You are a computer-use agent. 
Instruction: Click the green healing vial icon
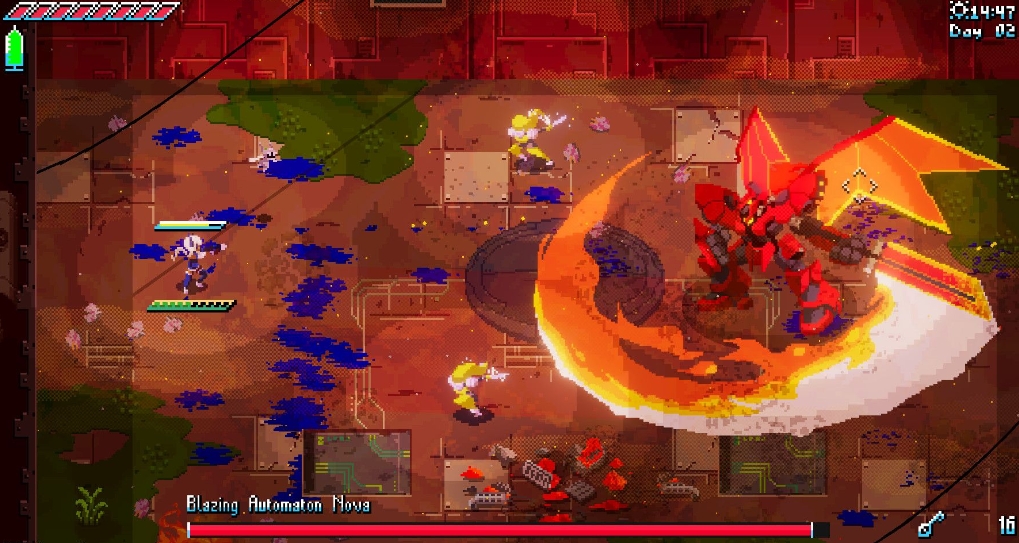(14, 48)
